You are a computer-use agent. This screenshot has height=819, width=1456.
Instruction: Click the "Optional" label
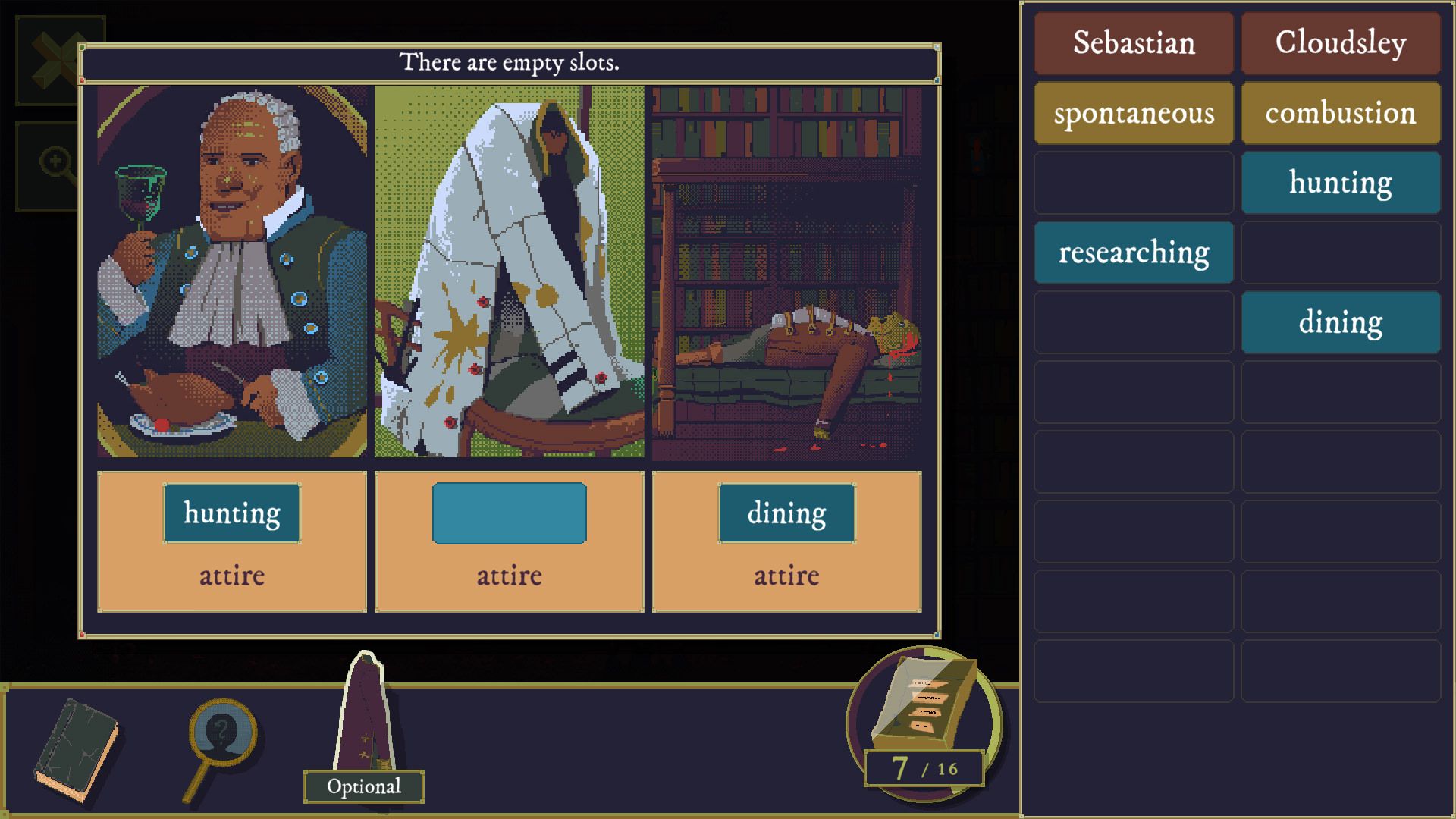coord(363,787)
